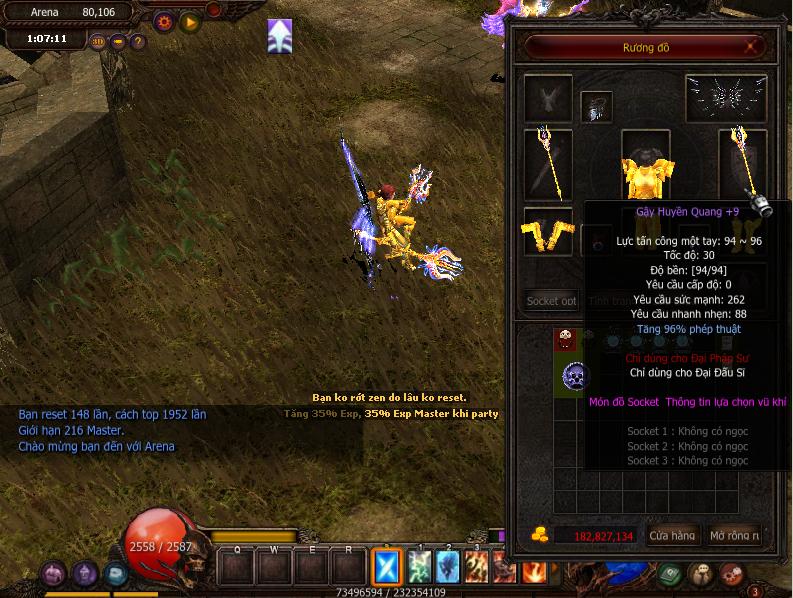Screen dimensions: 793x598
Task: Click the small minus button beside 3D
Action: point(118,42)
